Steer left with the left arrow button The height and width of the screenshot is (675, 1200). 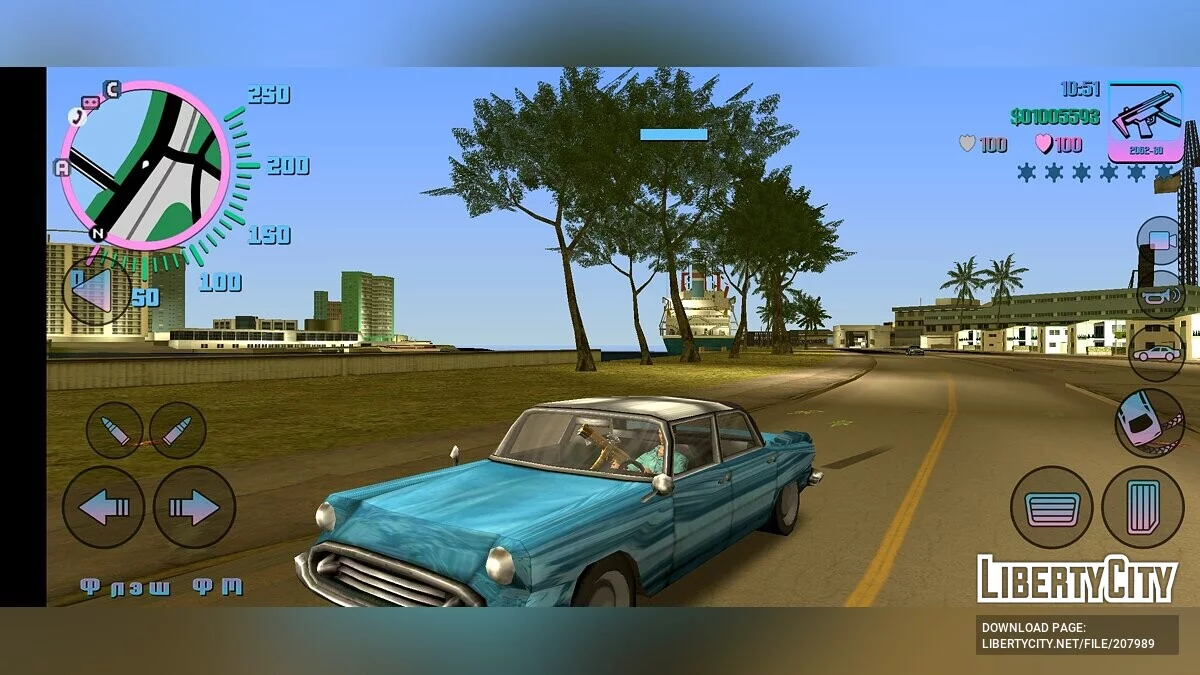tap(103, 507)
